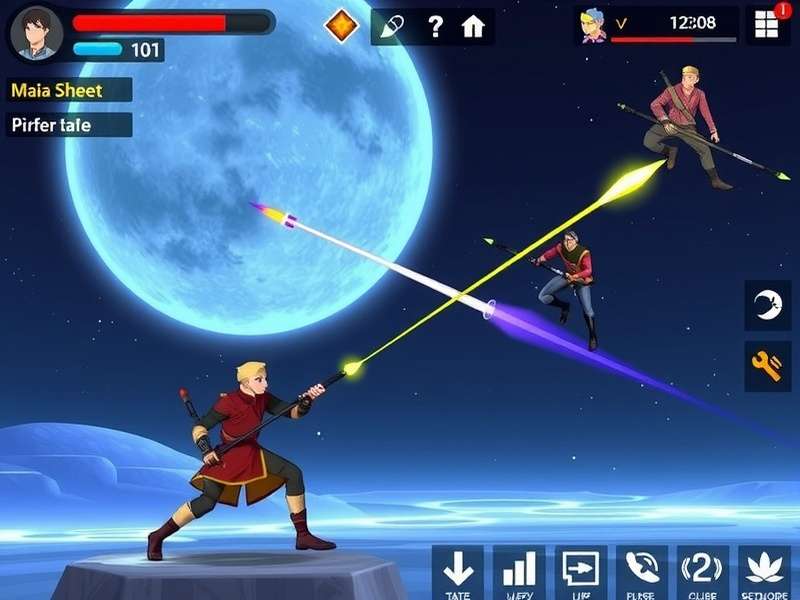800x600 pixels.
Task: Click the orange diamond gem icon
Action: [343, 26]
